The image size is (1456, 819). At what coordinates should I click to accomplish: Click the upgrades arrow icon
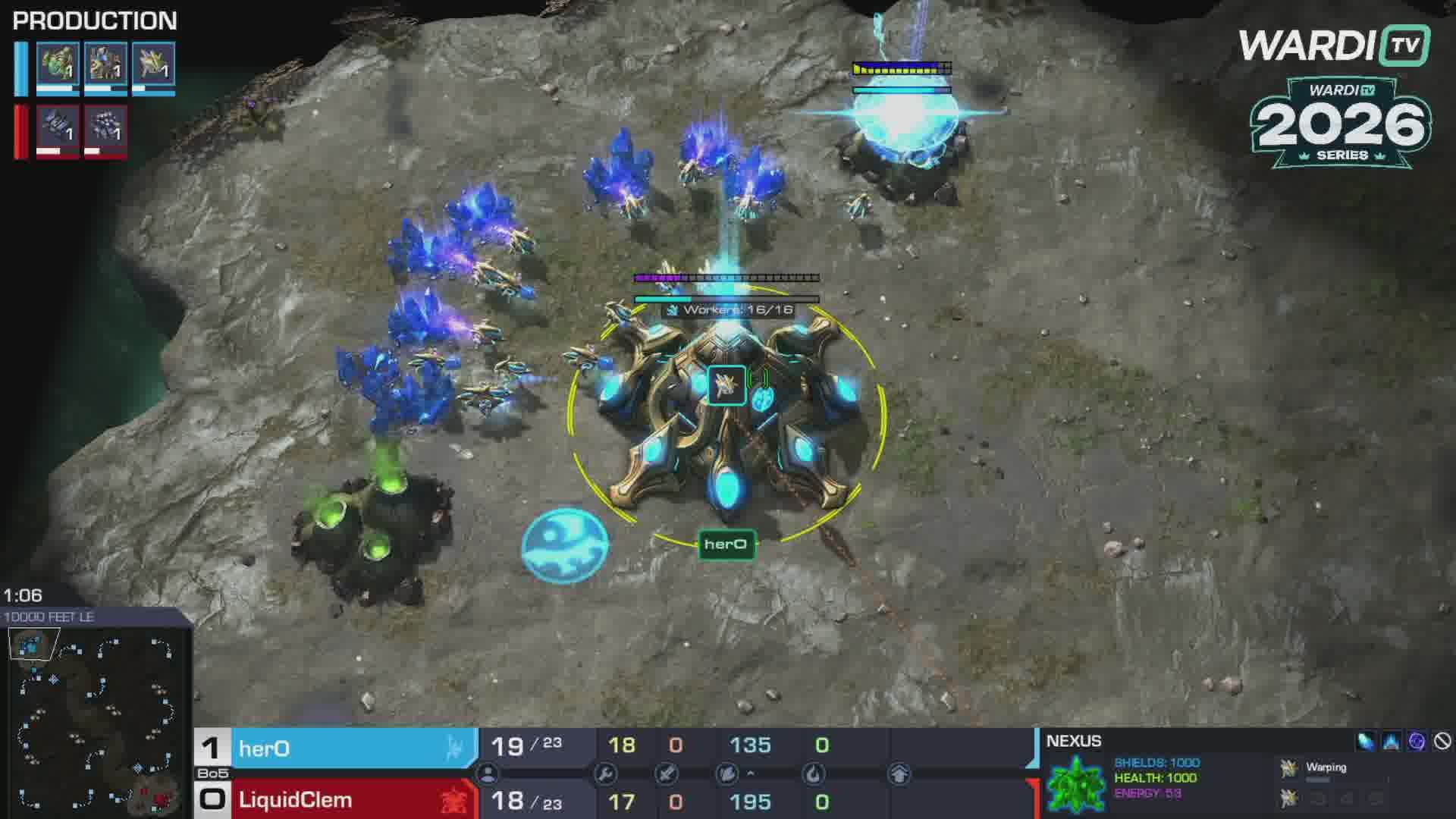pyautogui.click(x=899, y=774)
